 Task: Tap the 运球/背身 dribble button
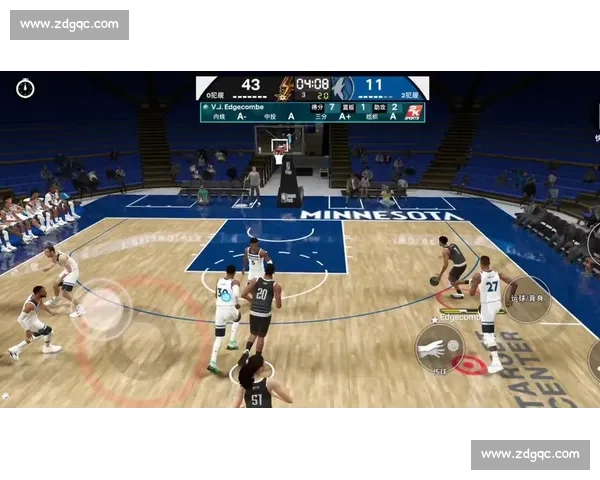[526, 299]
